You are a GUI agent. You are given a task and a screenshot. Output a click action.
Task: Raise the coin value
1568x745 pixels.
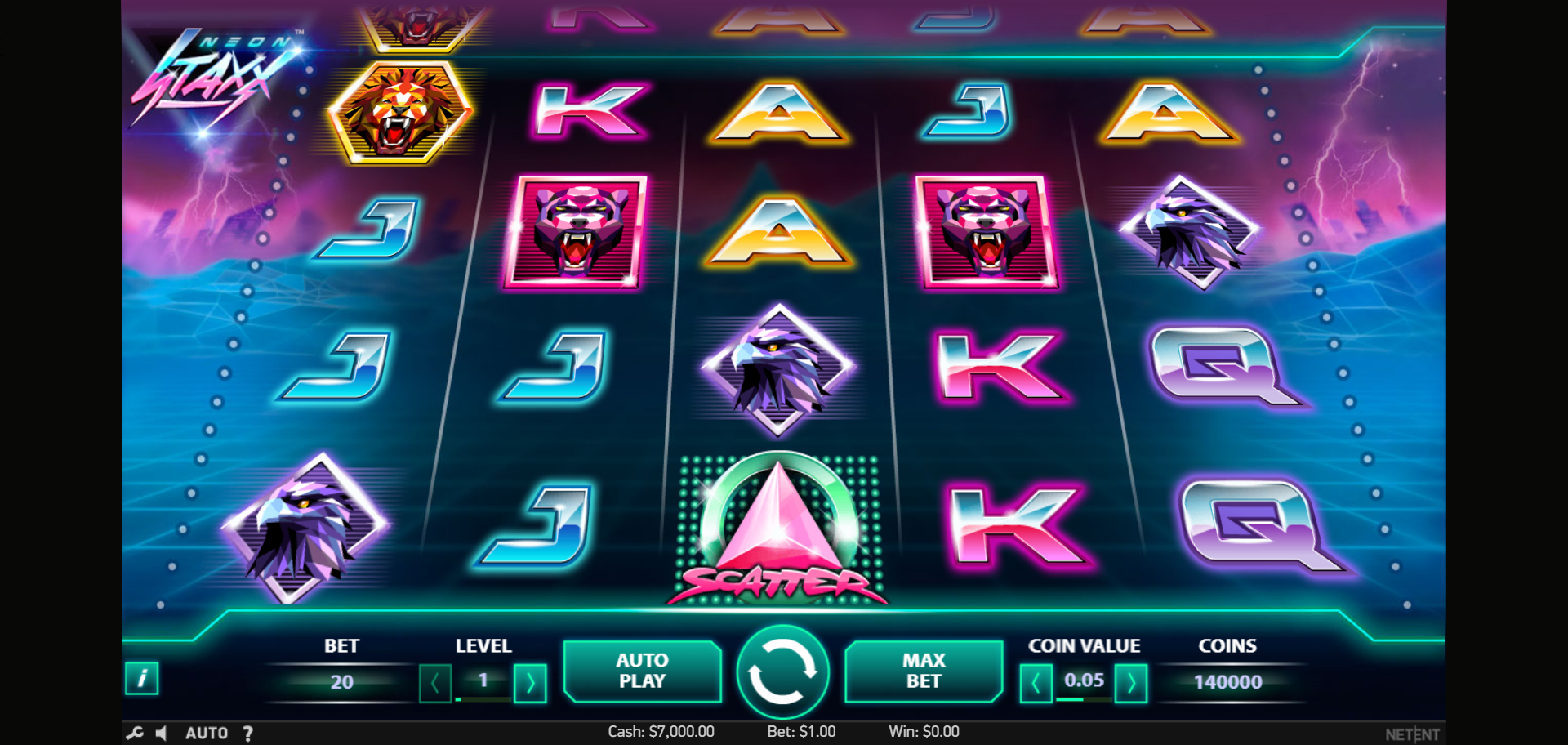(1131, 683)
